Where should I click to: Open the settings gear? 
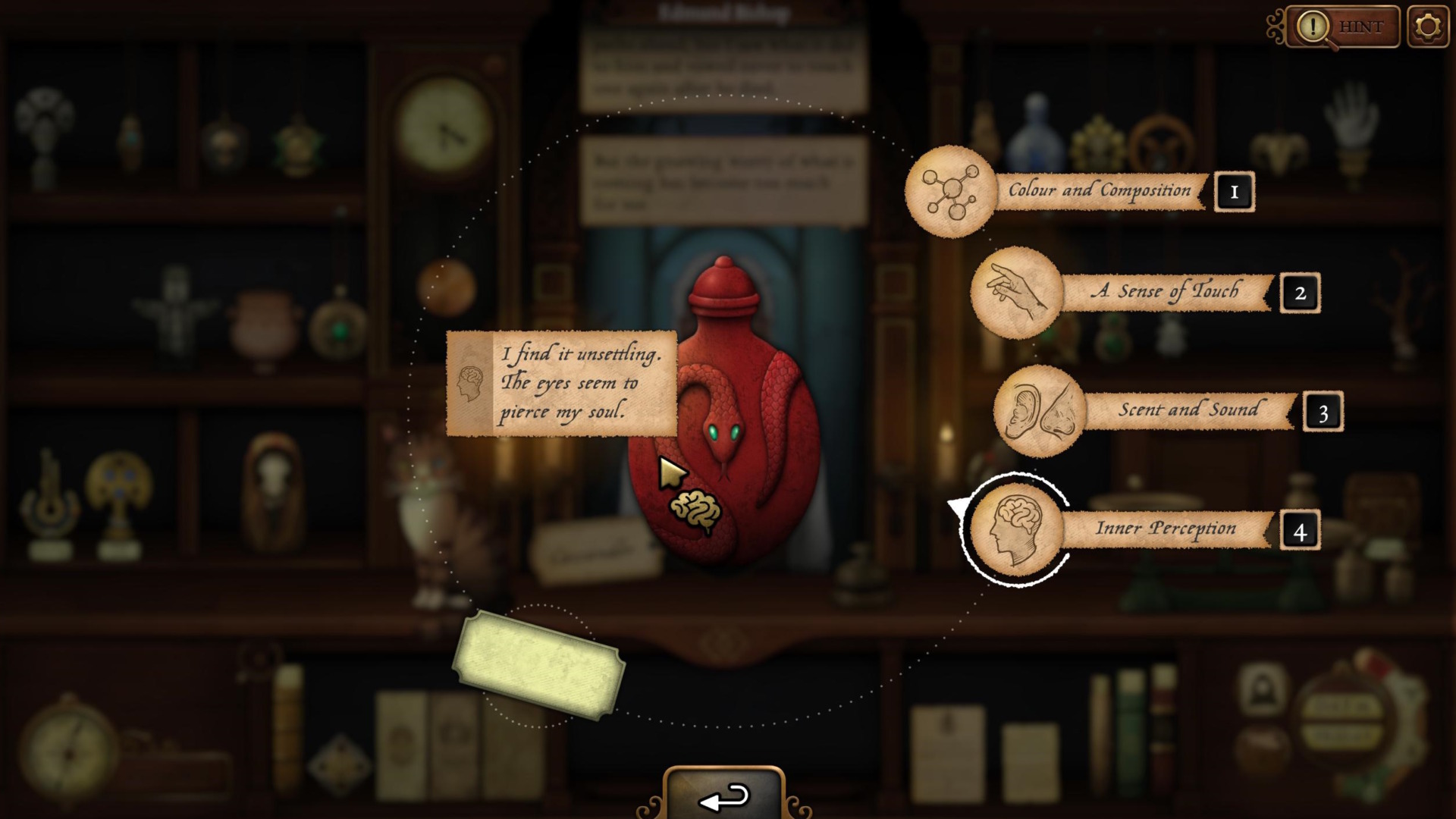1429,27
